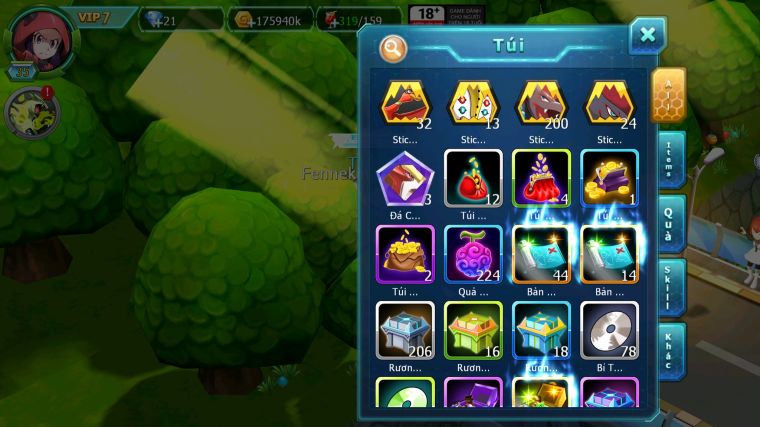Choose the purple devil fruit item
Viewport: 760px width, 427px height.
coord(473,253)
